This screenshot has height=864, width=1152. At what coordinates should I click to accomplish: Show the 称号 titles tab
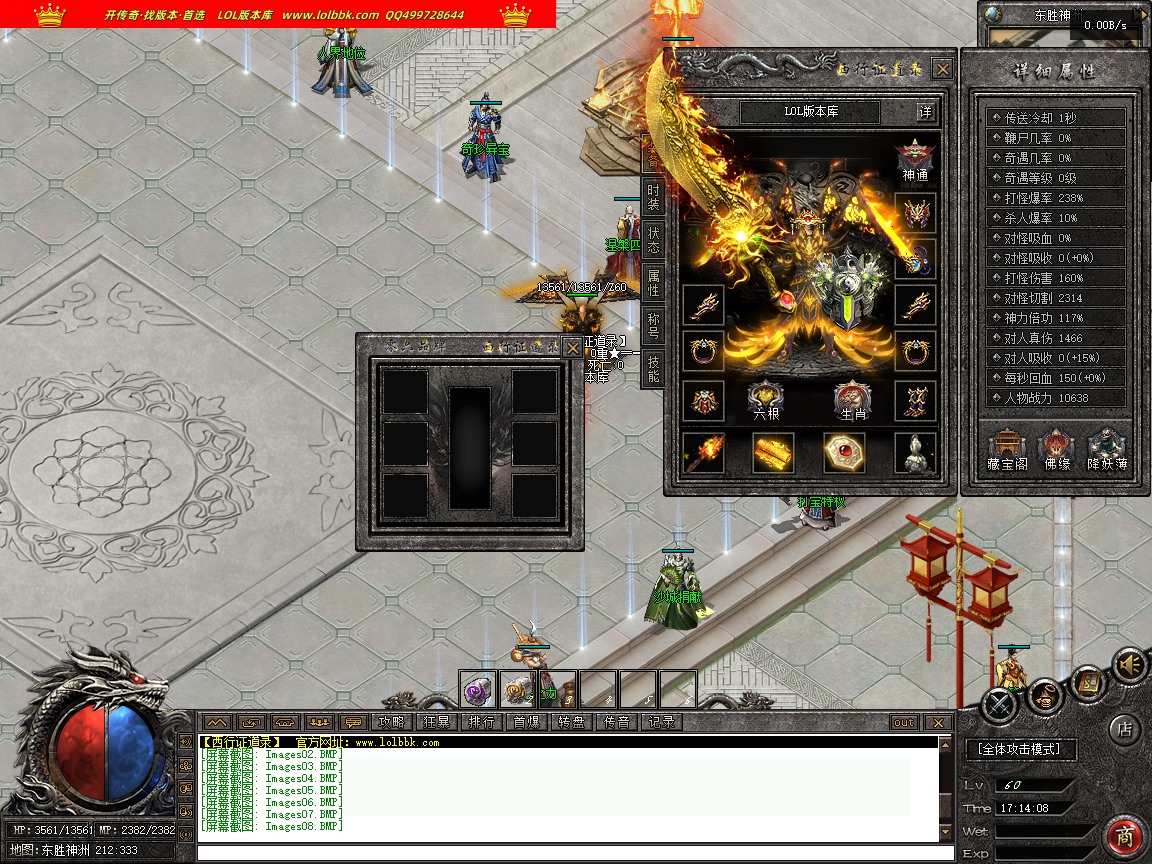coord(653,325)
